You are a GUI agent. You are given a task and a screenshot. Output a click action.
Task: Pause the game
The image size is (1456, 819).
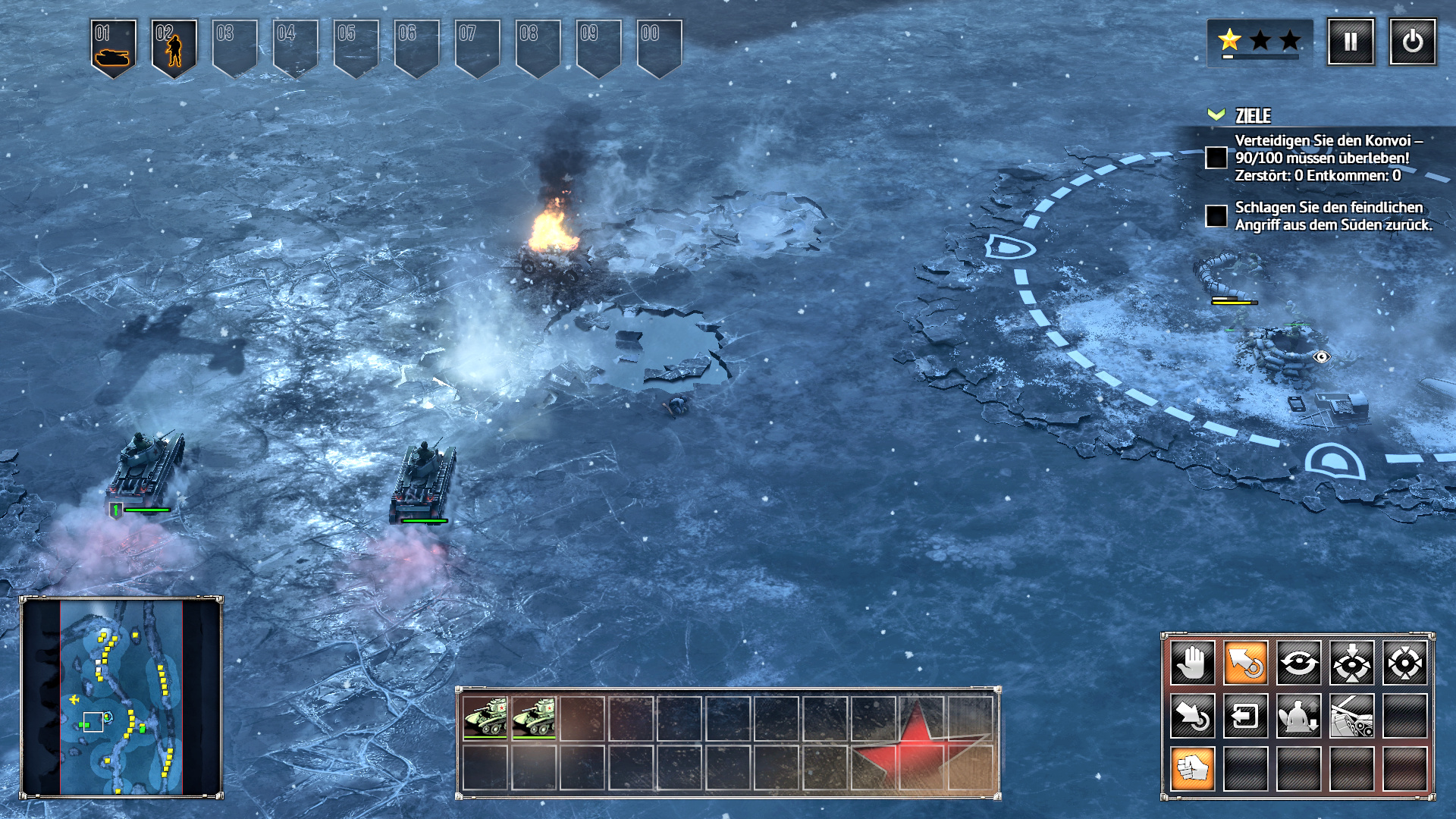[1351, 42]
